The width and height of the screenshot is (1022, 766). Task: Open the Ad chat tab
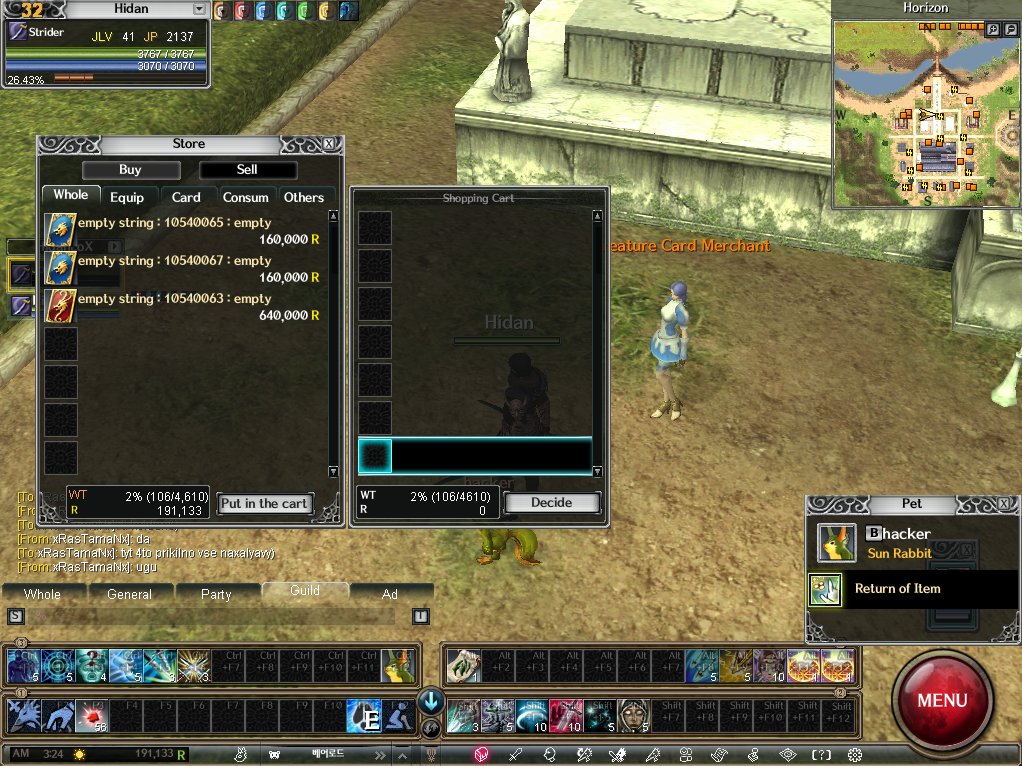tap(390, 594)
